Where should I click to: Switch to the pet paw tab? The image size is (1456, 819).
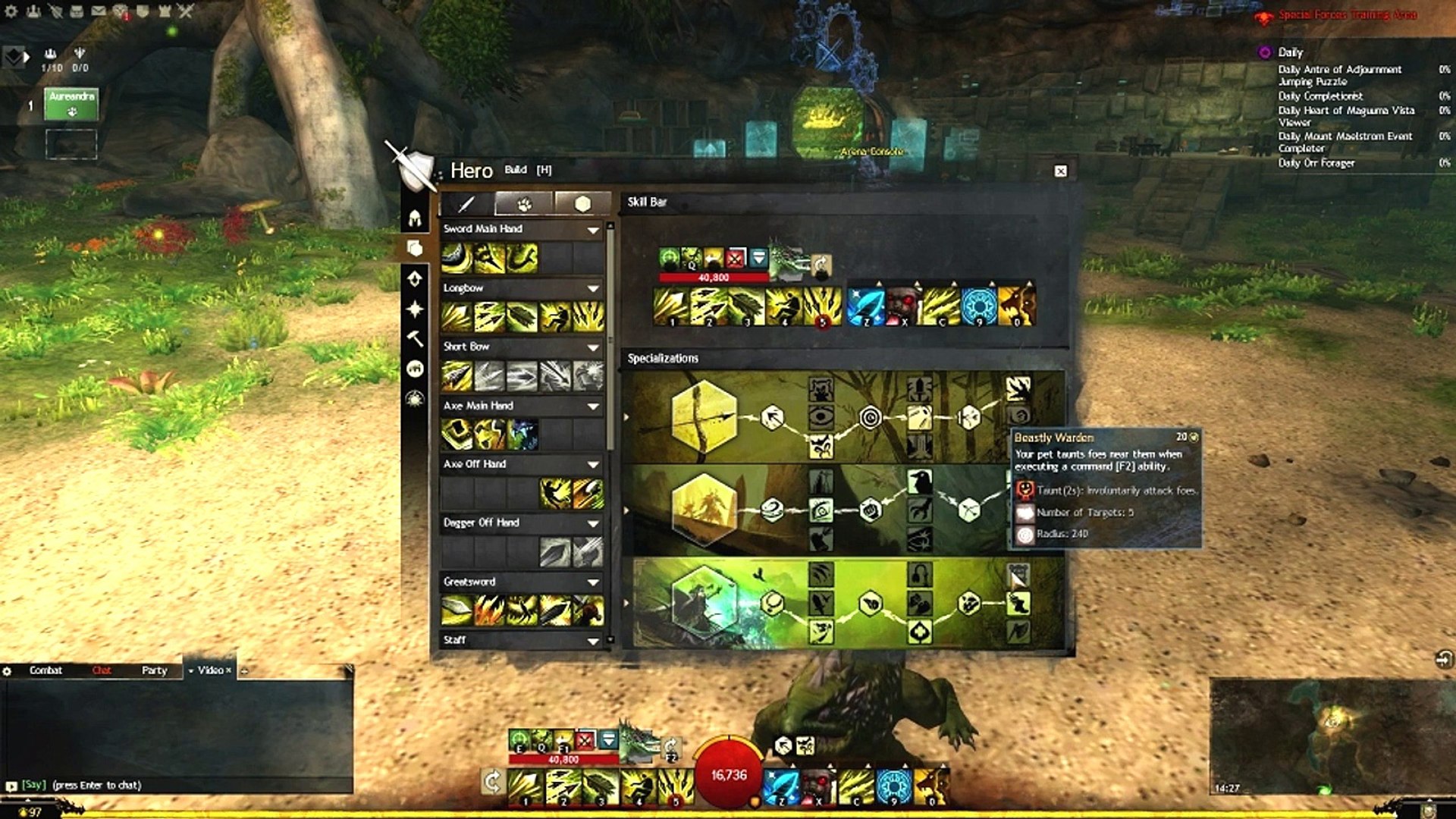pos(524,203)
